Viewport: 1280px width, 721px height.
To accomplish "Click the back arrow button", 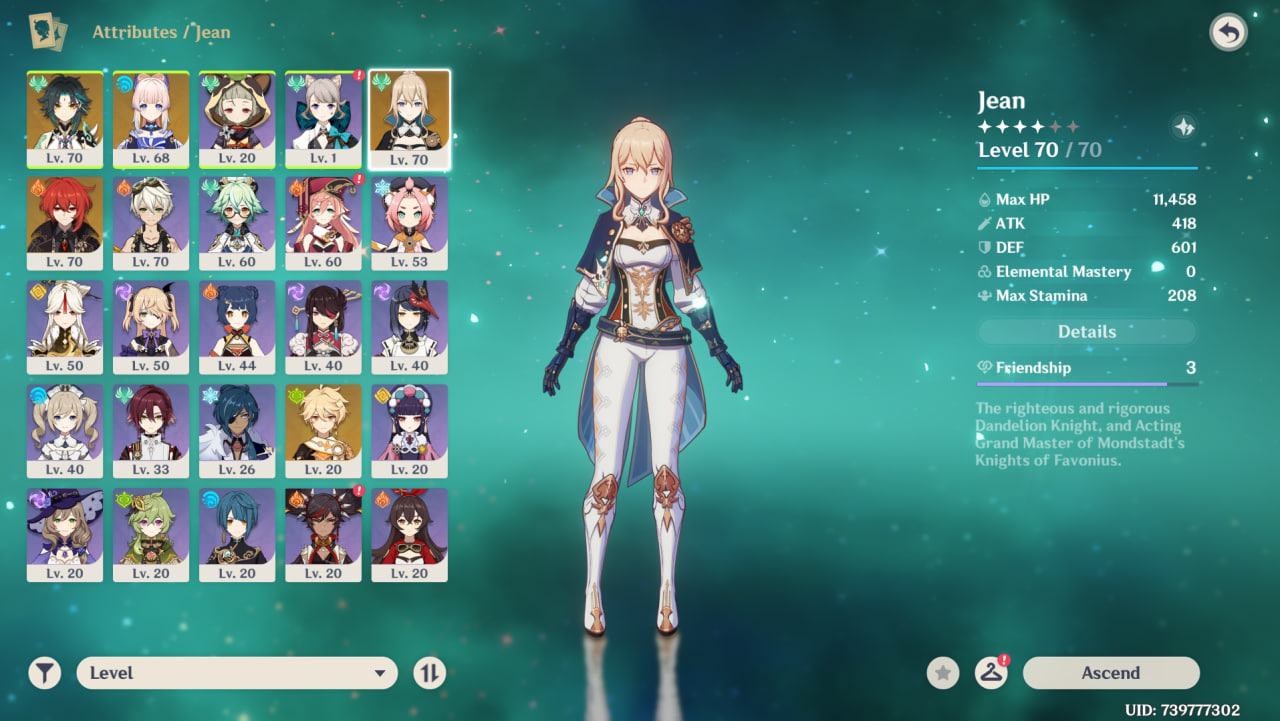I will pos(1229,33).
